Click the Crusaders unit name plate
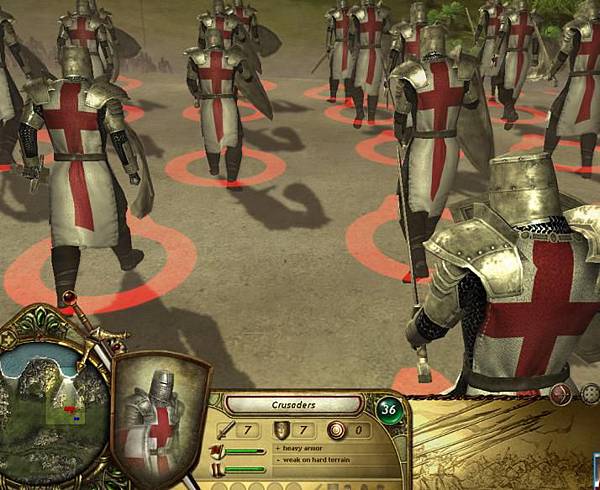The image size is (600, 490). 292,405
